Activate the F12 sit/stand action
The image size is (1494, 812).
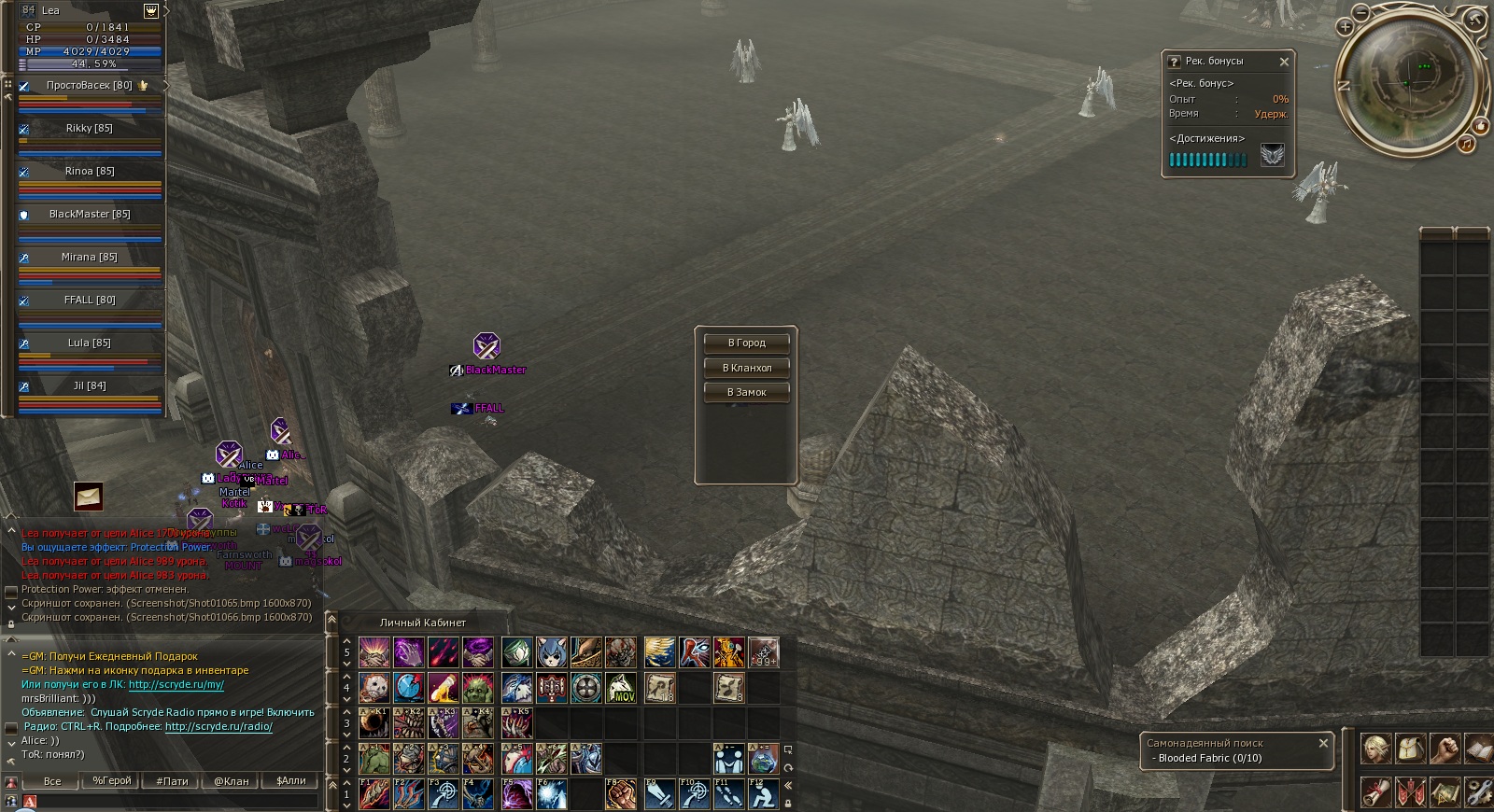[764, 794]
